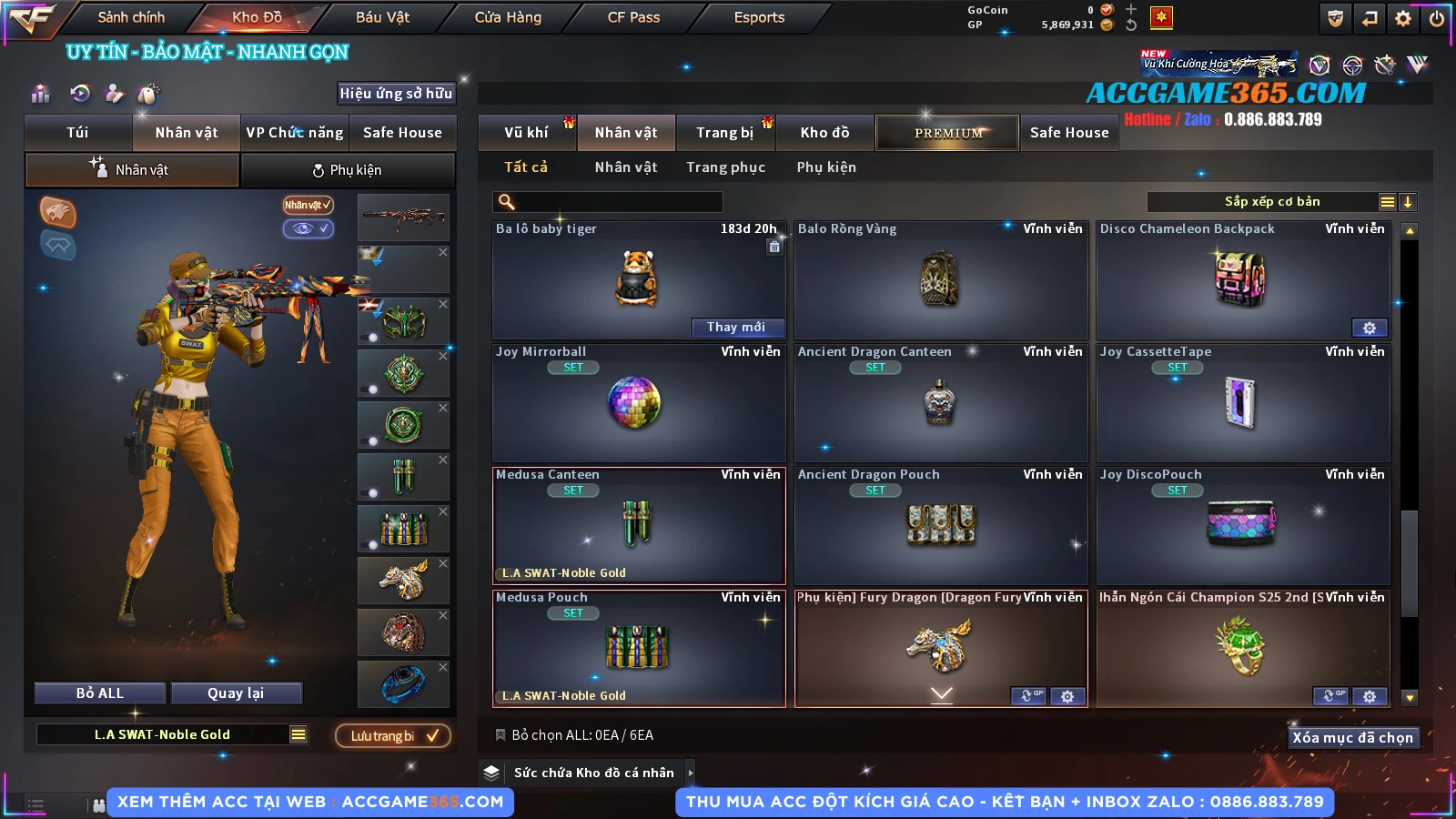1456x819 pixels.
Task: Open the CF Pass menu
Action: click(x=633, y=17)
